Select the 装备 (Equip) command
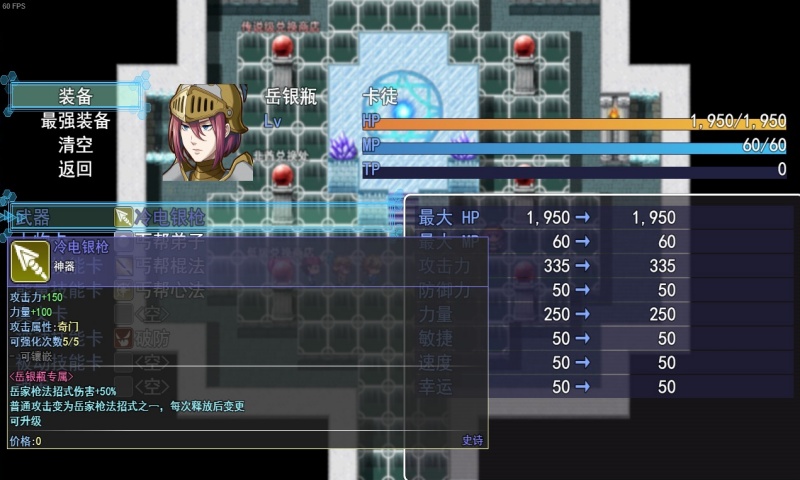 pos(75,96)
